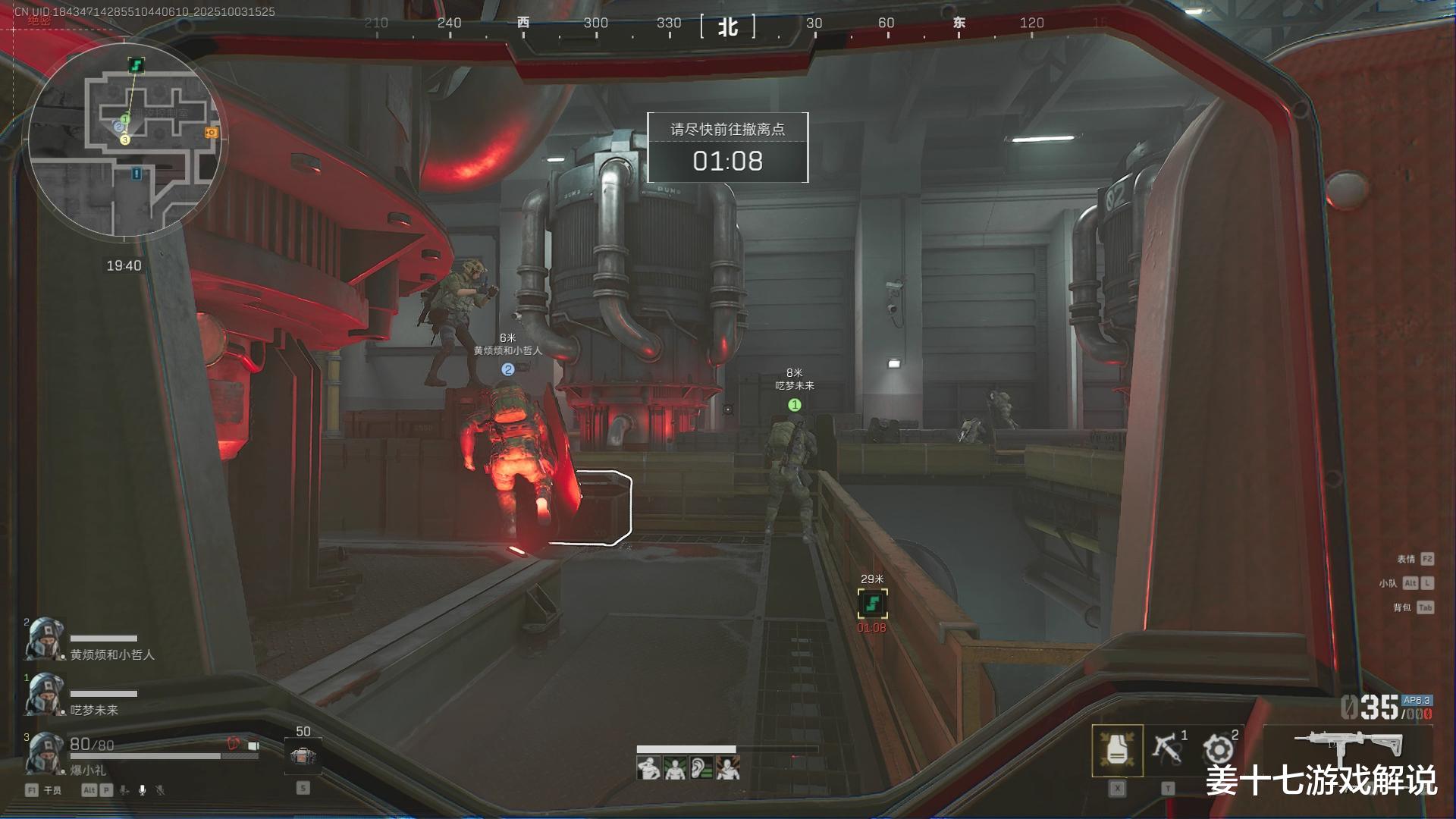The image size is (1456, 819).
Task: Select the crossbow gadget icon
Action: 1166,748
